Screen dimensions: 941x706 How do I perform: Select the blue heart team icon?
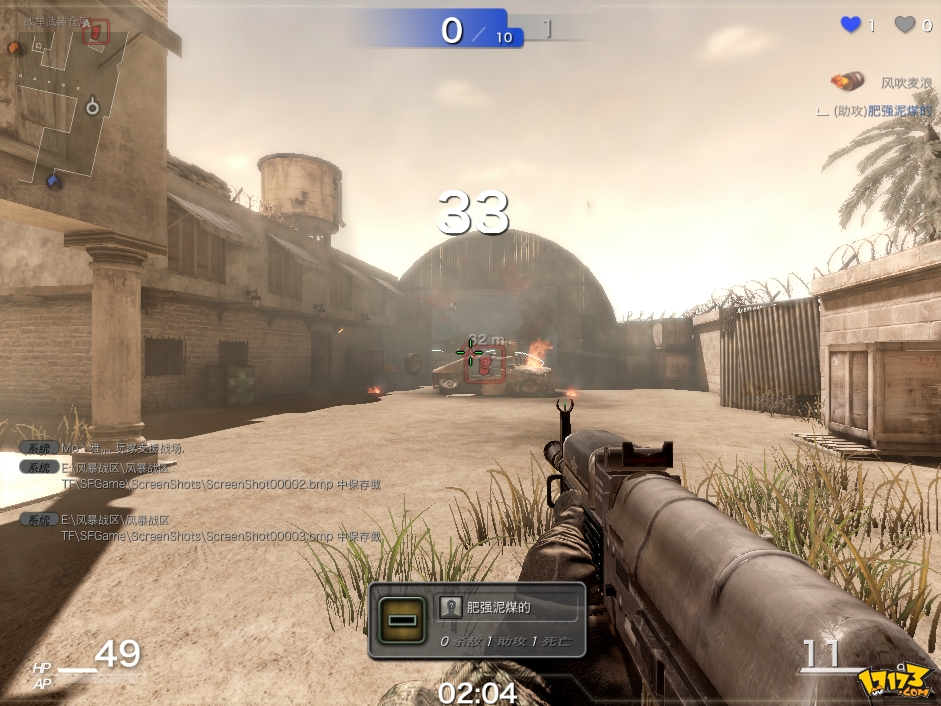[851, 25]
